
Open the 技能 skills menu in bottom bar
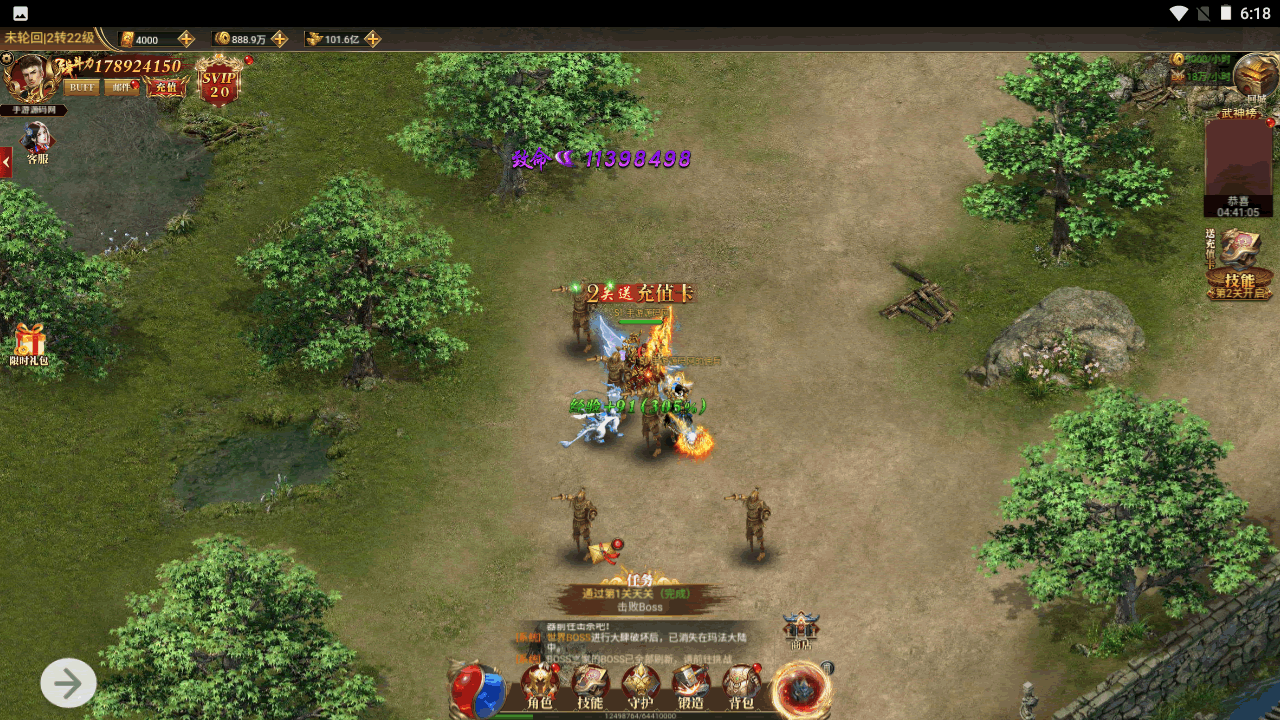tap(590, 686)
